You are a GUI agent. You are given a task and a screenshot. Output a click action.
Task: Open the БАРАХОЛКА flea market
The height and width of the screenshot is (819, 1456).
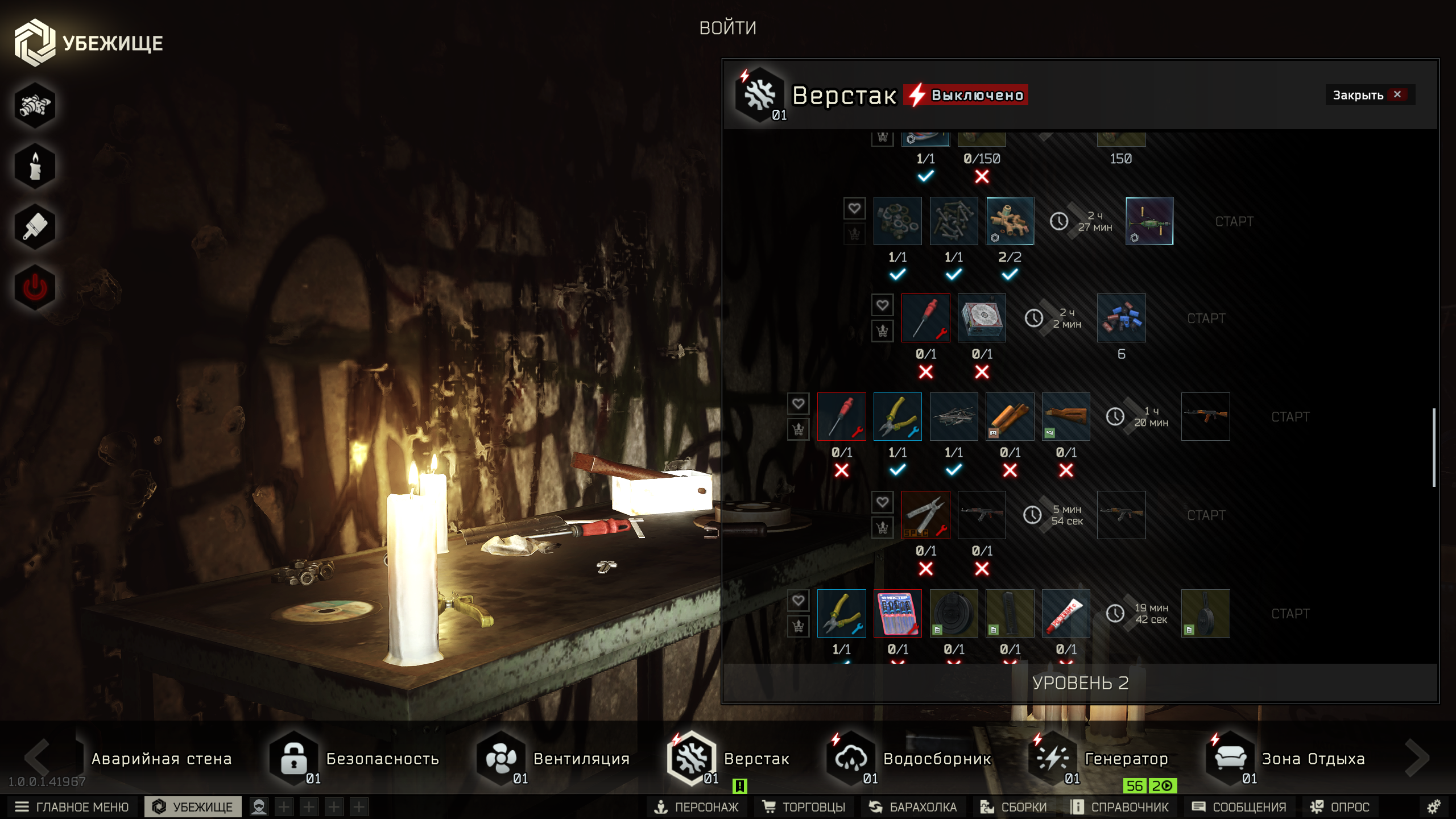coord(913,806)
